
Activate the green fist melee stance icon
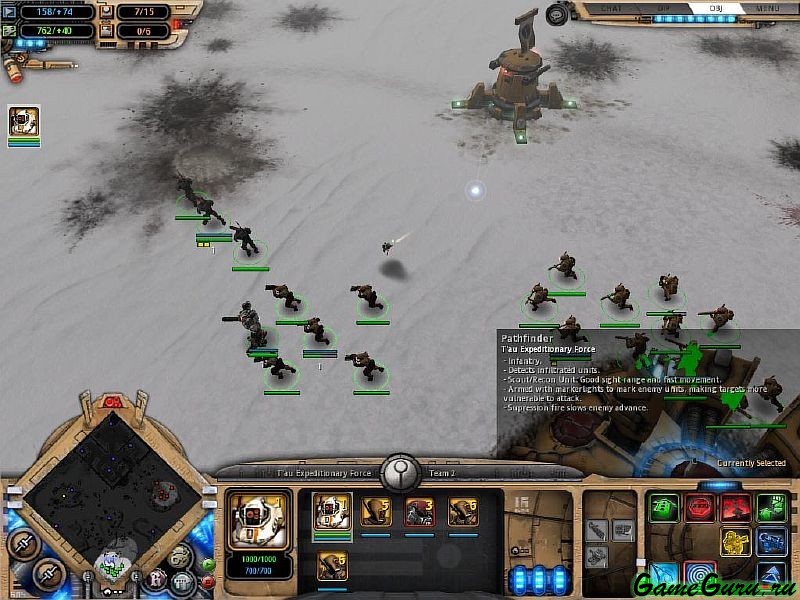pos(770,506)
